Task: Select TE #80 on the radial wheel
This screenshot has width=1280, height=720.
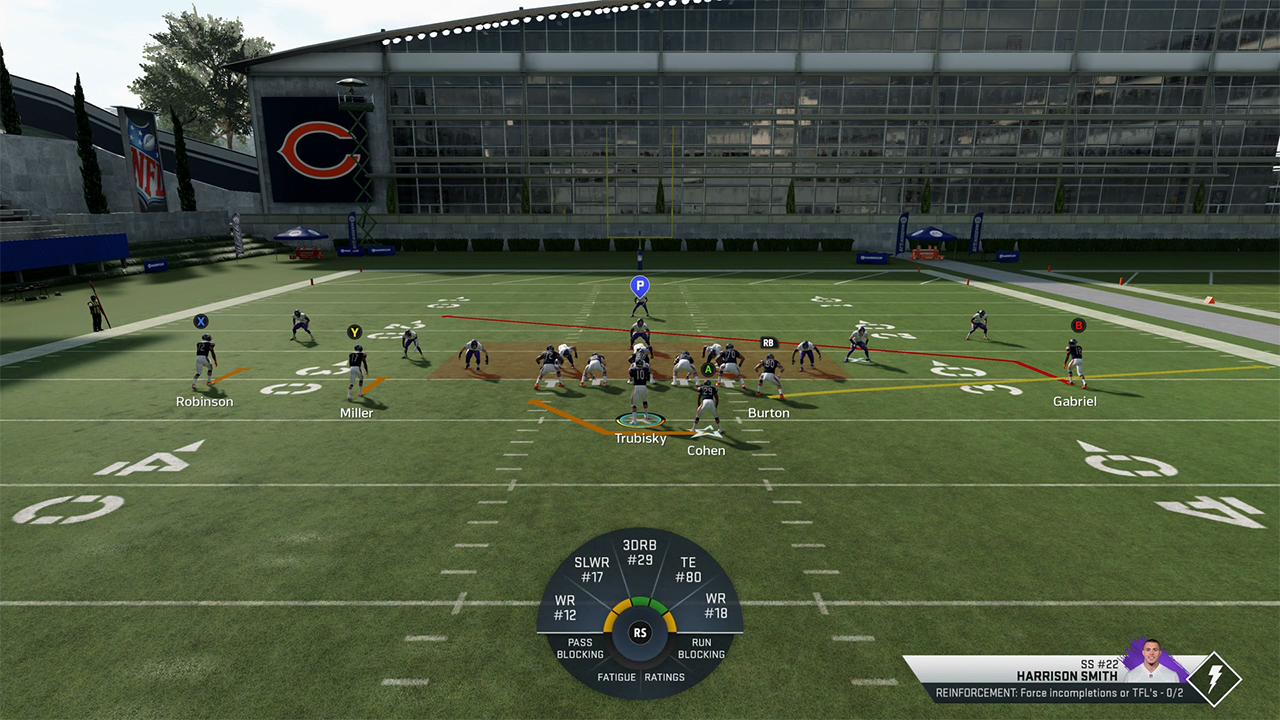Action: tap(688, 570)
